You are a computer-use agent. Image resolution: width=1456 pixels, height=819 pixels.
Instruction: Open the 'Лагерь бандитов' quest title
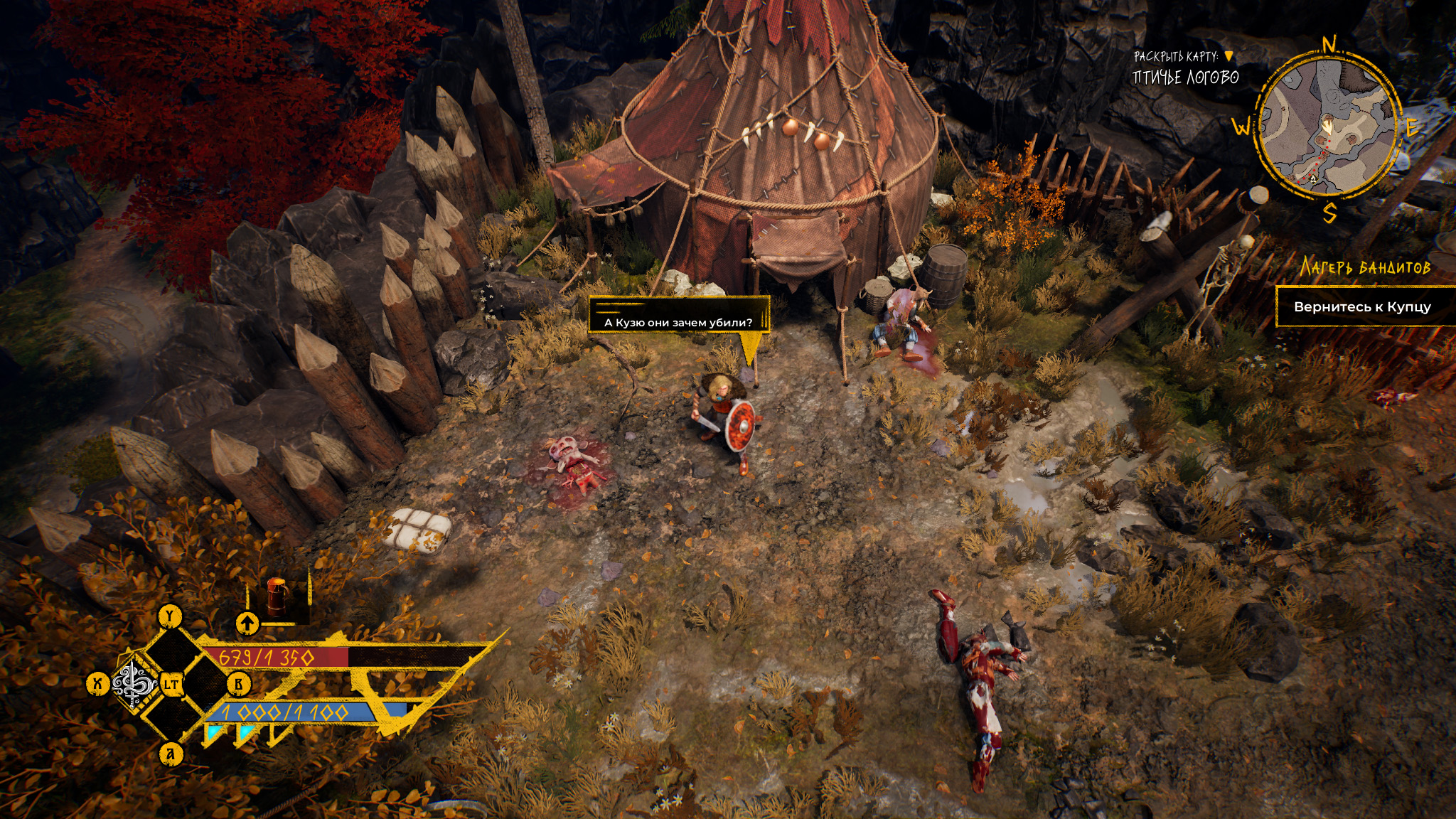click(x=1364, y=267)
